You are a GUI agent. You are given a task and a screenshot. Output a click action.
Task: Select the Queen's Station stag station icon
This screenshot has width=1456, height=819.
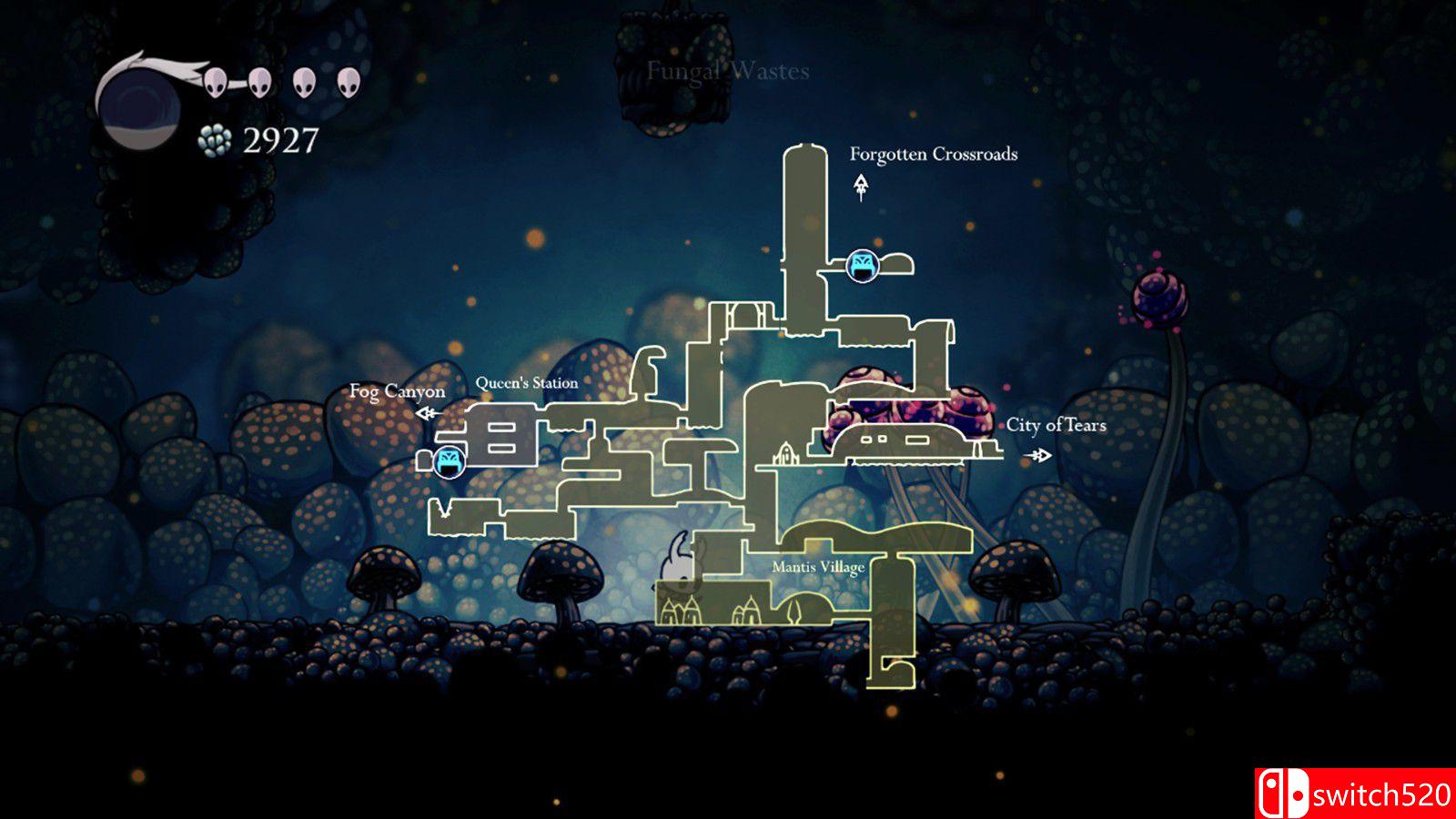click(450, 460)
